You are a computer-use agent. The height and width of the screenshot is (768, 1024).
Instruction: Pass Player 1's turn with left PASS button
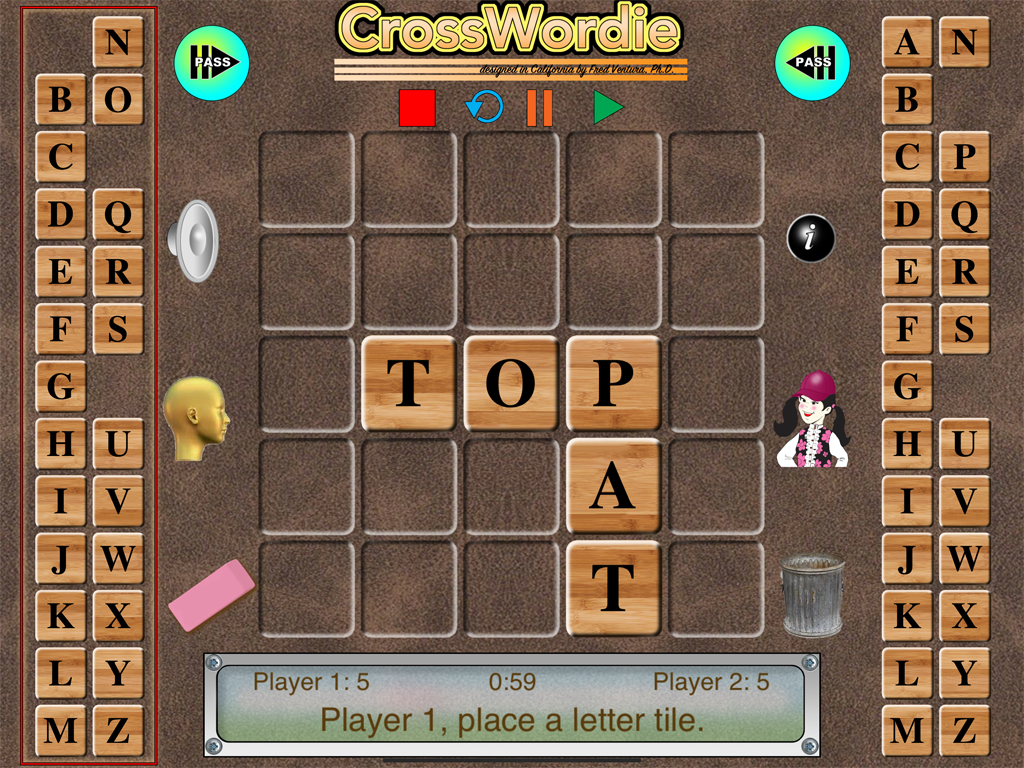tap(212, 62)
